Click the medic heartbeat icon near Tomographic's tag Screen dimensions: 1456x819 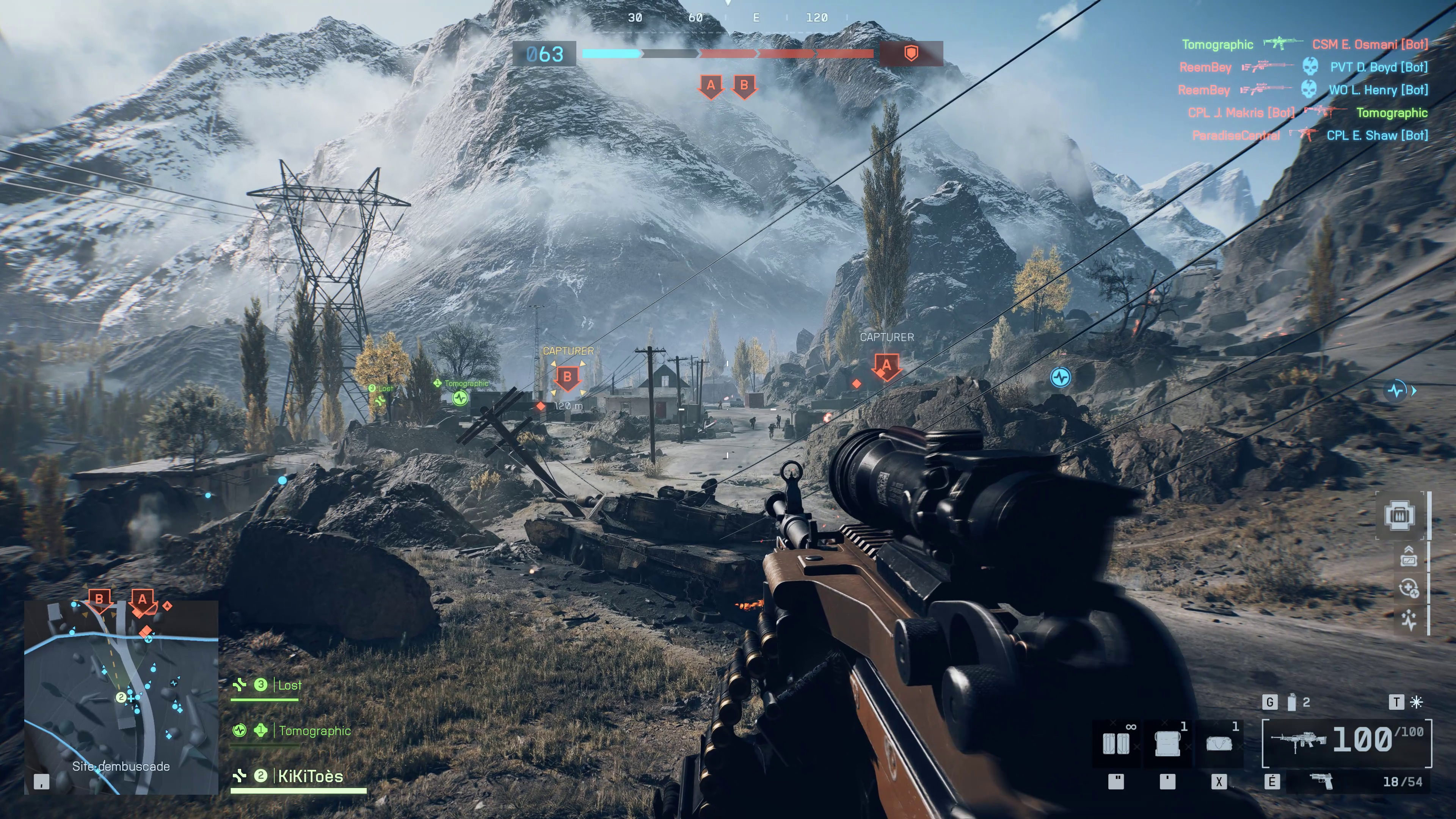click(x=460, y=398)
